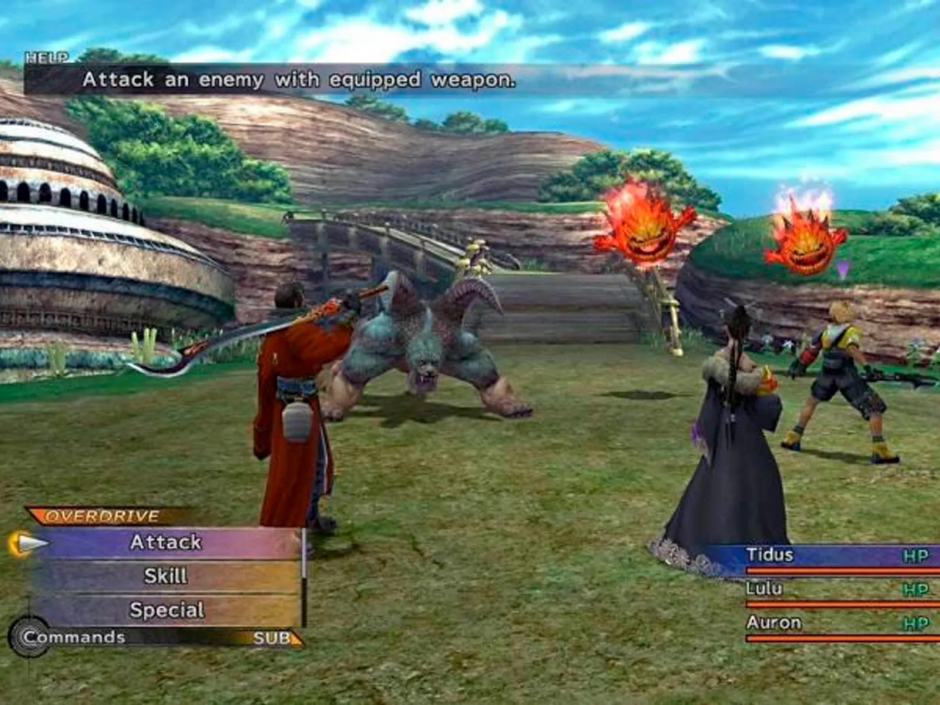The image size is (940, 705).
Task: Open the Special command menu
Action: (x=166, y=610)
